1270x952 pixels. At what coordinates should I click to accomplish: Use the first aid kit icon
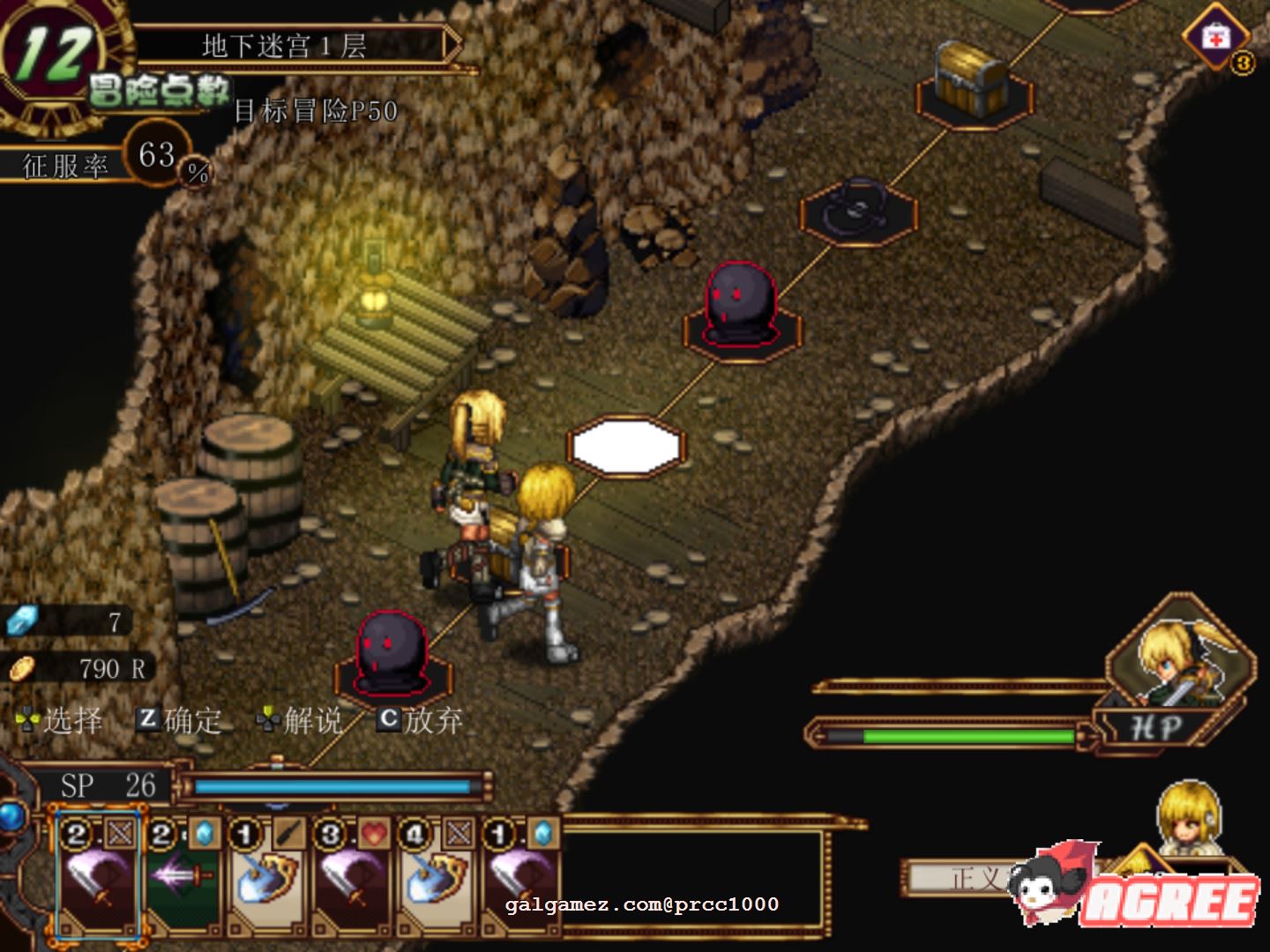1216,39
